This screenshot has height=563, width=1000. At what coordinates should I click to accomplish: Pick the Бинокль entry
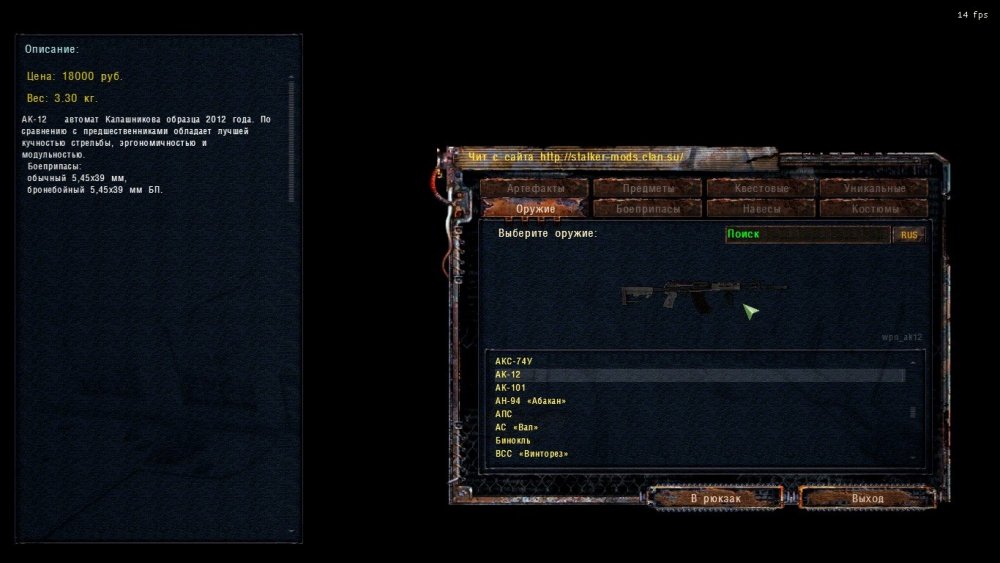pos(513,440)
